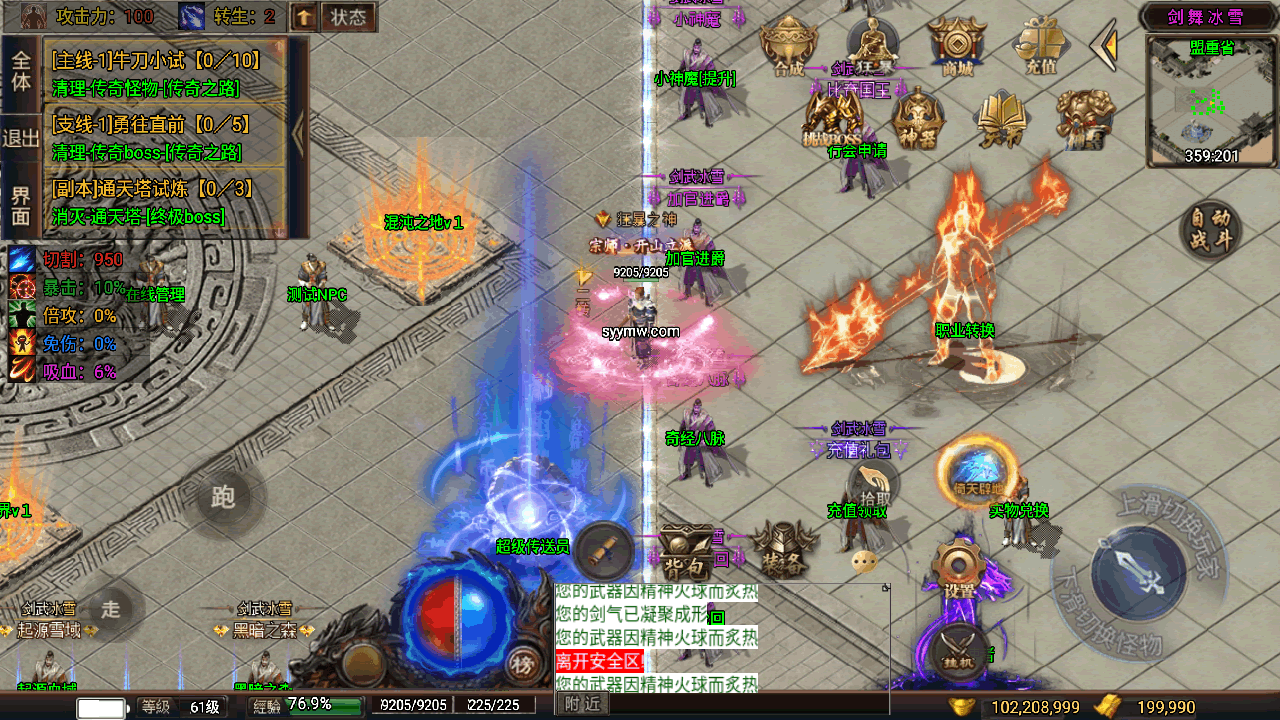Toggle 自动战斗 auto battle

pyautogui.click(x=1211, y=230)
